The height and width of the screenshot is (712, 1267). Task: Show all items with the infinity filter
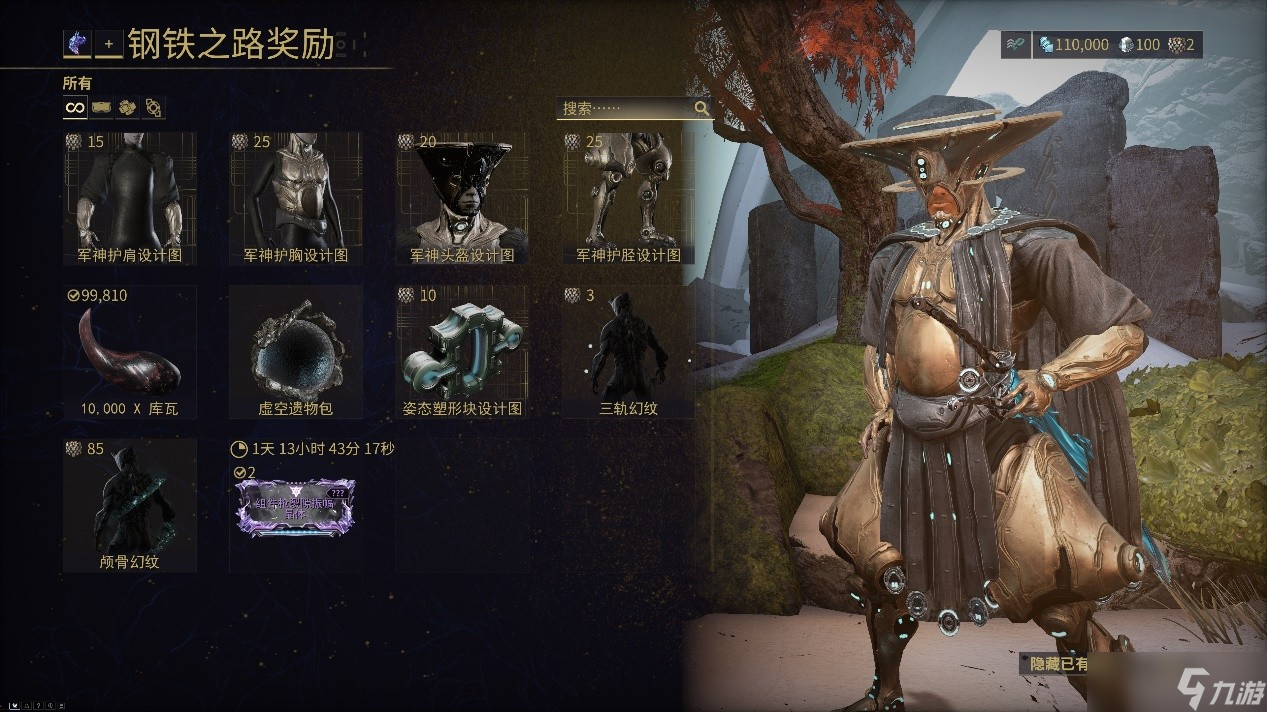[x=75, y=107]
